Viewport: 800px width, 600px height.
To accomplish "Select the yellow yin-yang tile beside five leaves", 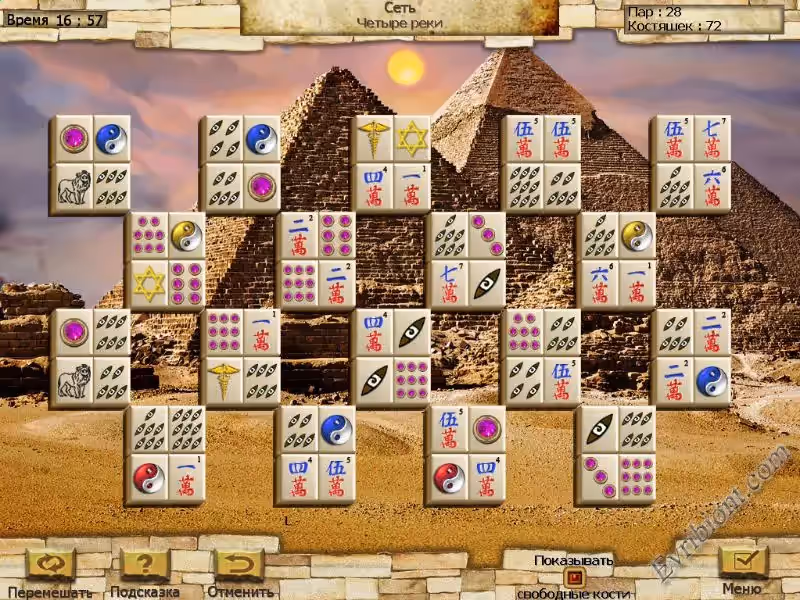I will coord(636,235).
